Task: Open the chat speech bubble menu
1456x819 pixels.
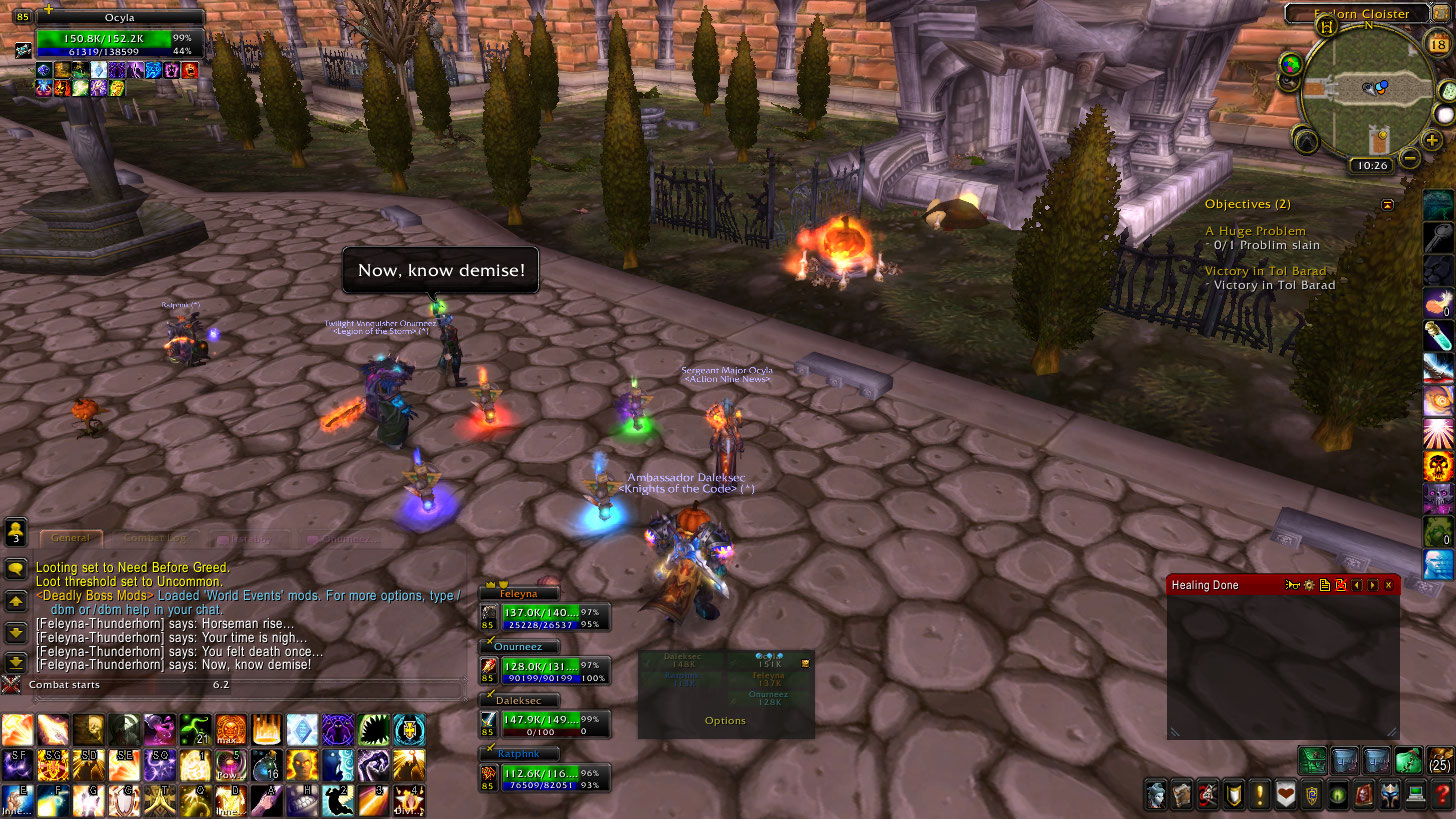Action: coord(16,569)
